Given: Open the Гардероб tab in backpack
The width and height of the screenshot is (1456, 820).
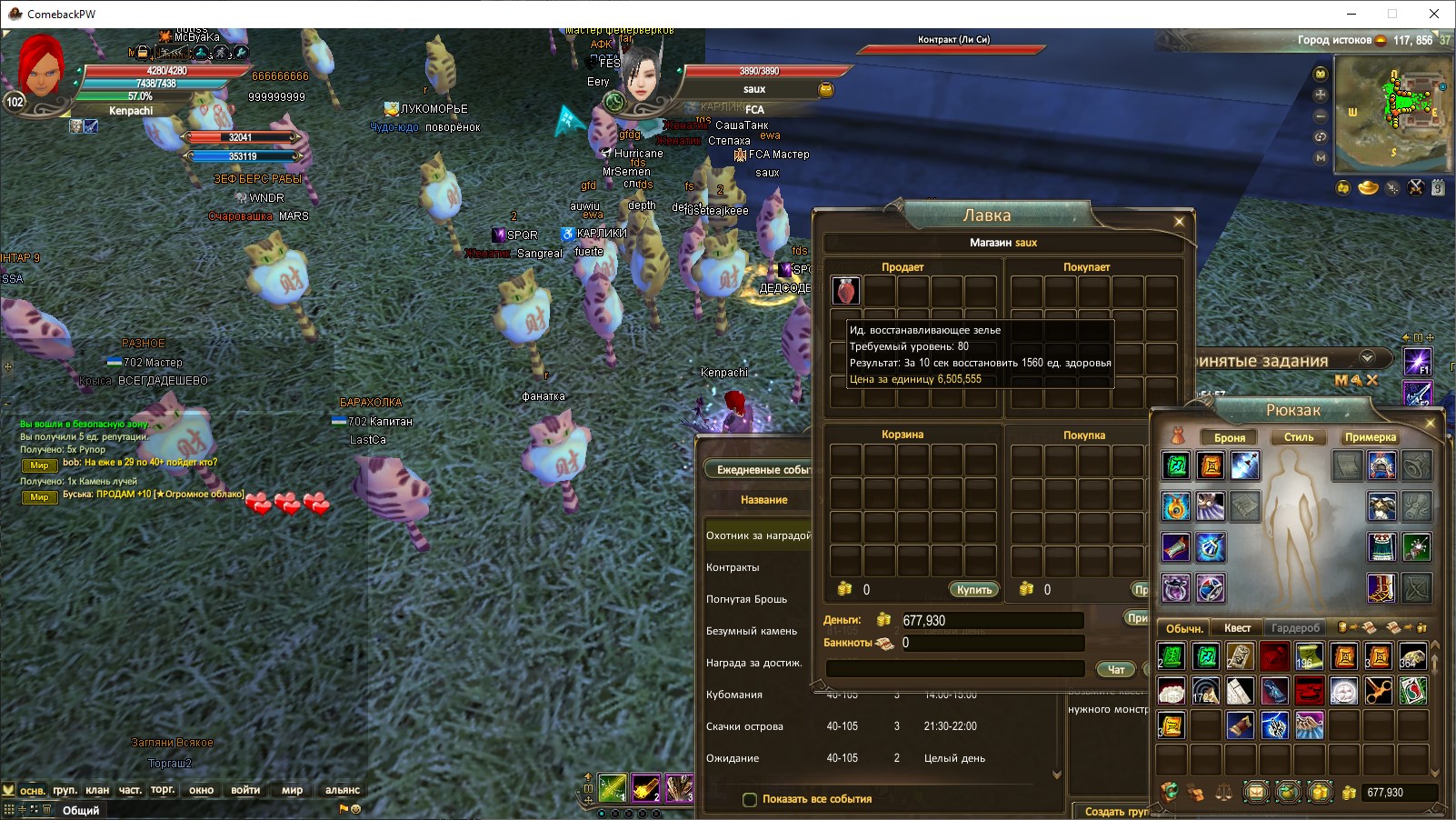Looking at the screenshot, I should pyautogui.click(x=1295, y=628).
